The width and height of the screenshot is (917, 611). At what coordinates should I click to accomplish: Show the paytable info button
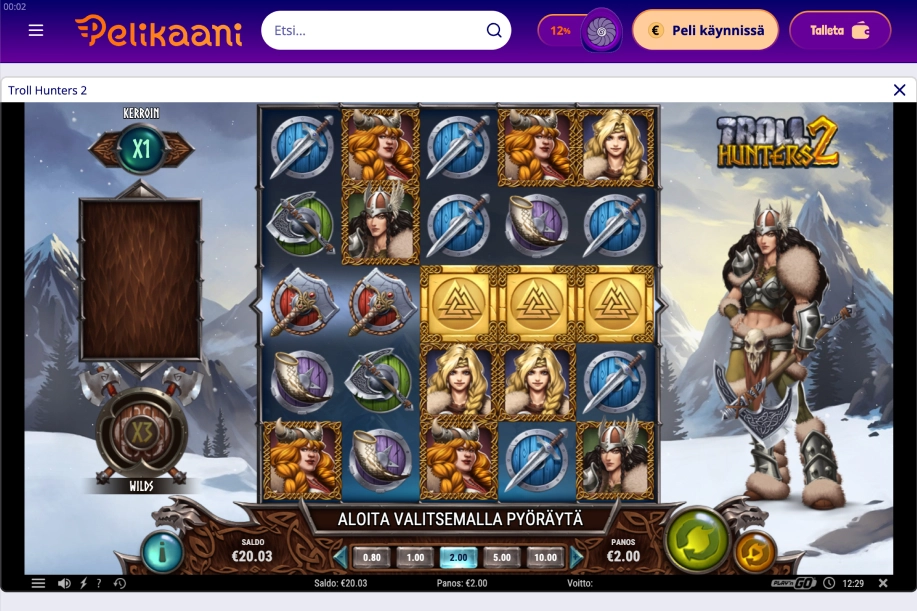pos(160,551)
